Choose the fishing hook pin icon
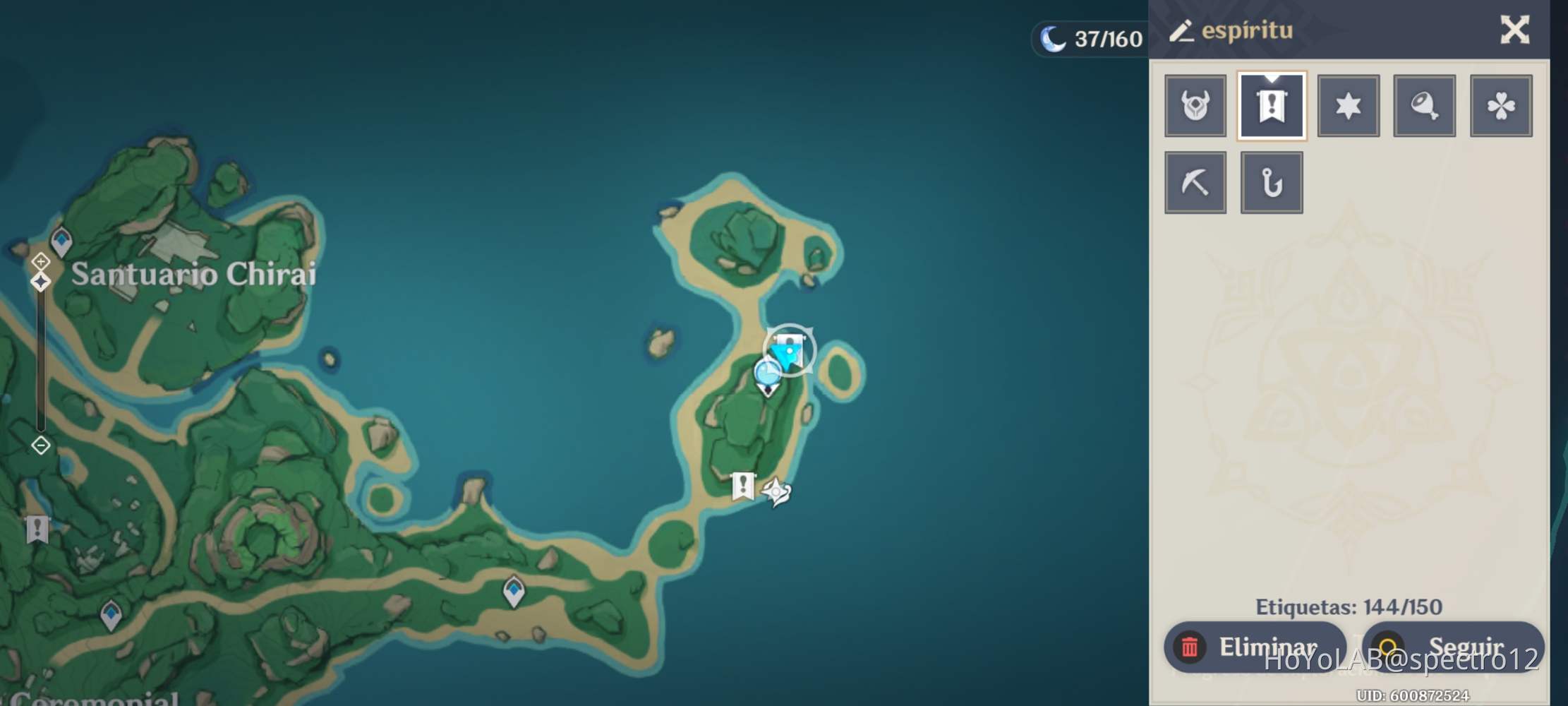1568x706 pixels. pyautogui.click(x=1272, y=182)
